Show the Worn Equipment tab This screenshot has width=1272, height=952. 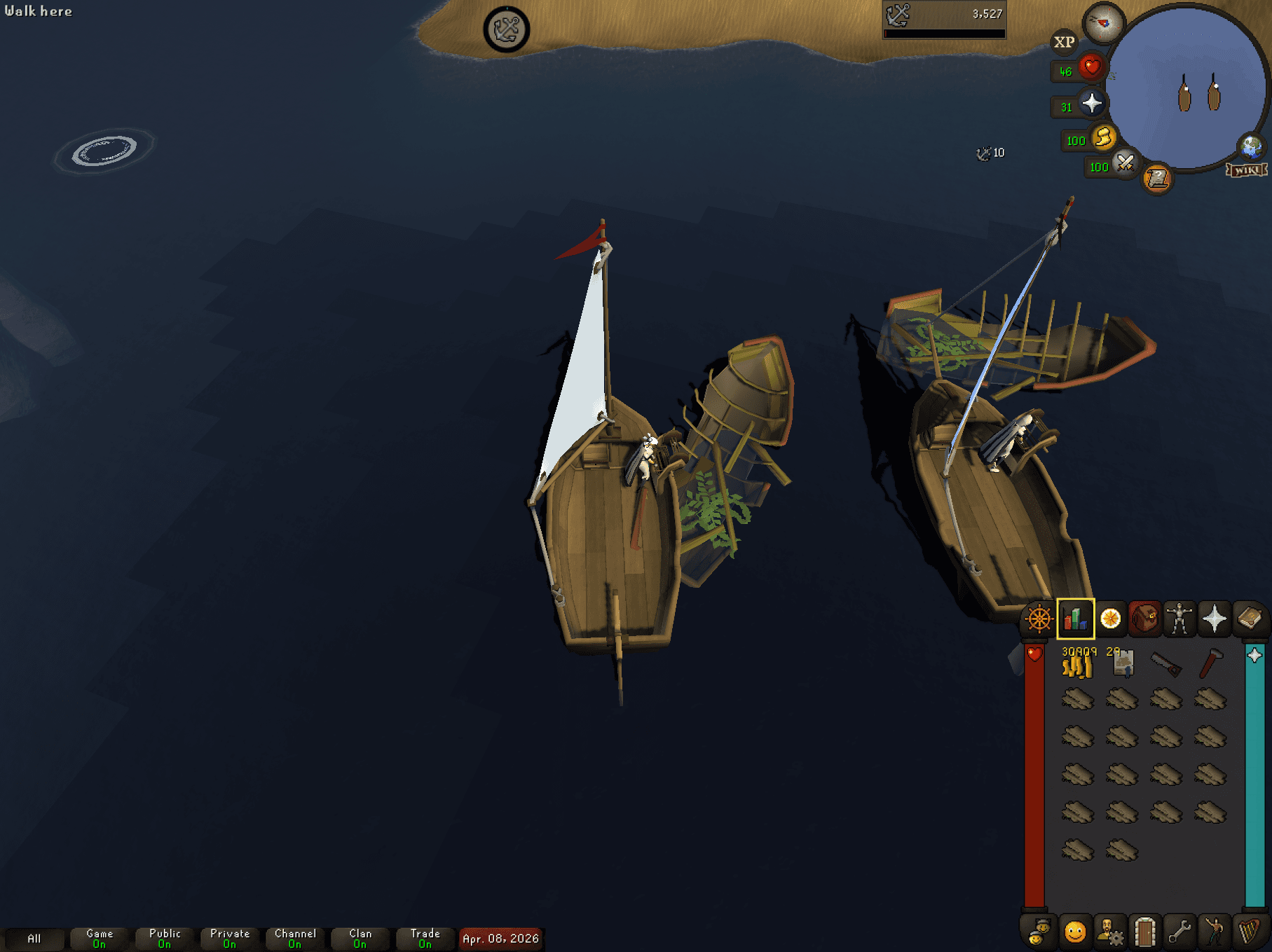click(x=1180, y=619)
